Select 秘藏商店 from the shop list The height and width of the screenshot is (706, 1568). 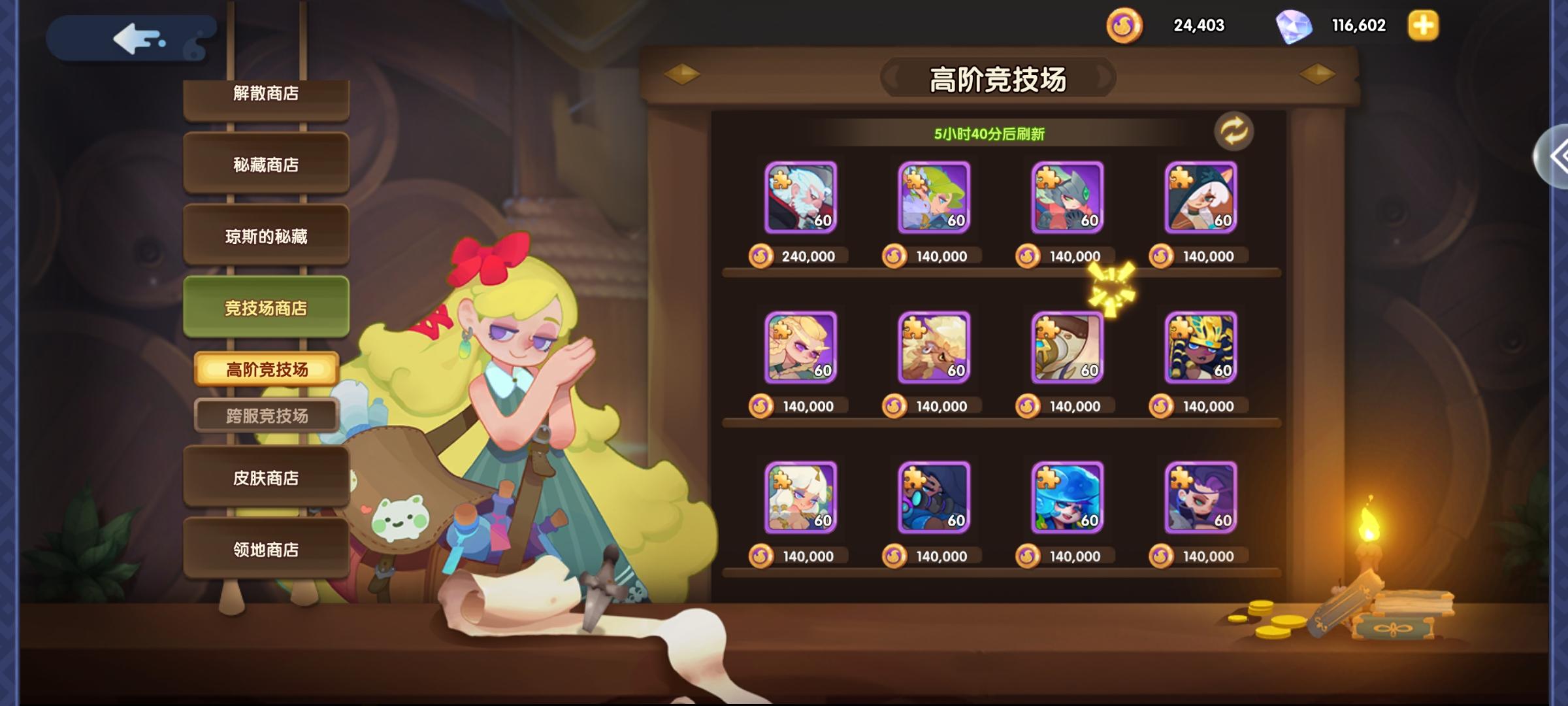266,163
